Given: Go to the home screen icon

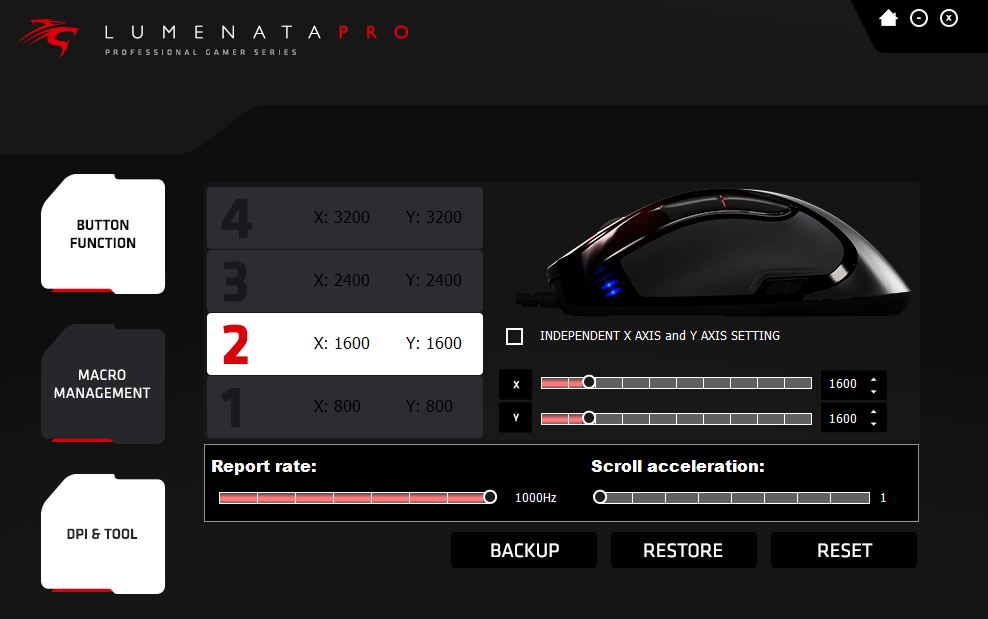Looking at the screenshot, I should pyautogui.click(x=888, y=18).
